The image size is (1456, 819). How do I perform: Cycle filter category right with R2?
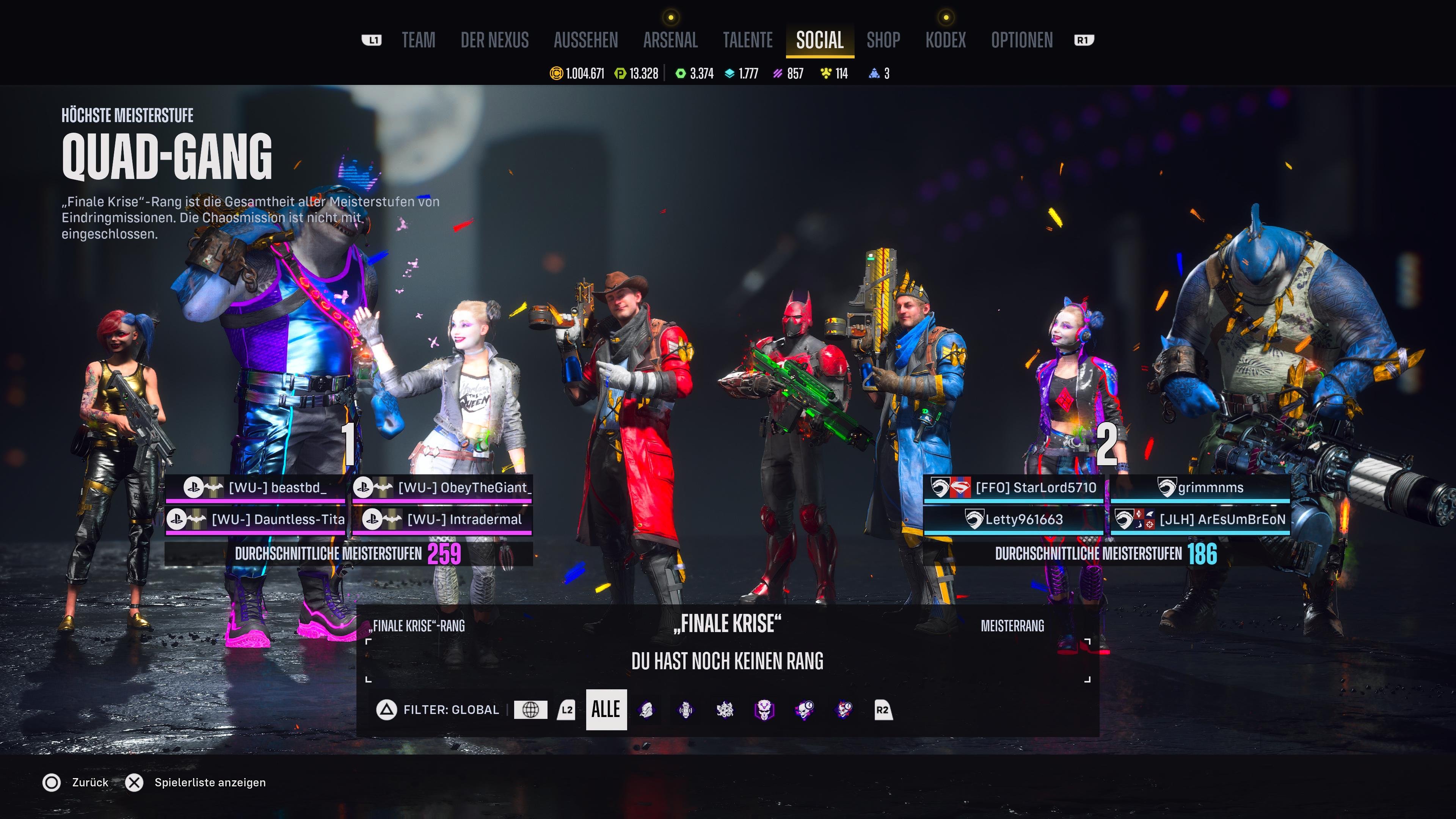883,711
